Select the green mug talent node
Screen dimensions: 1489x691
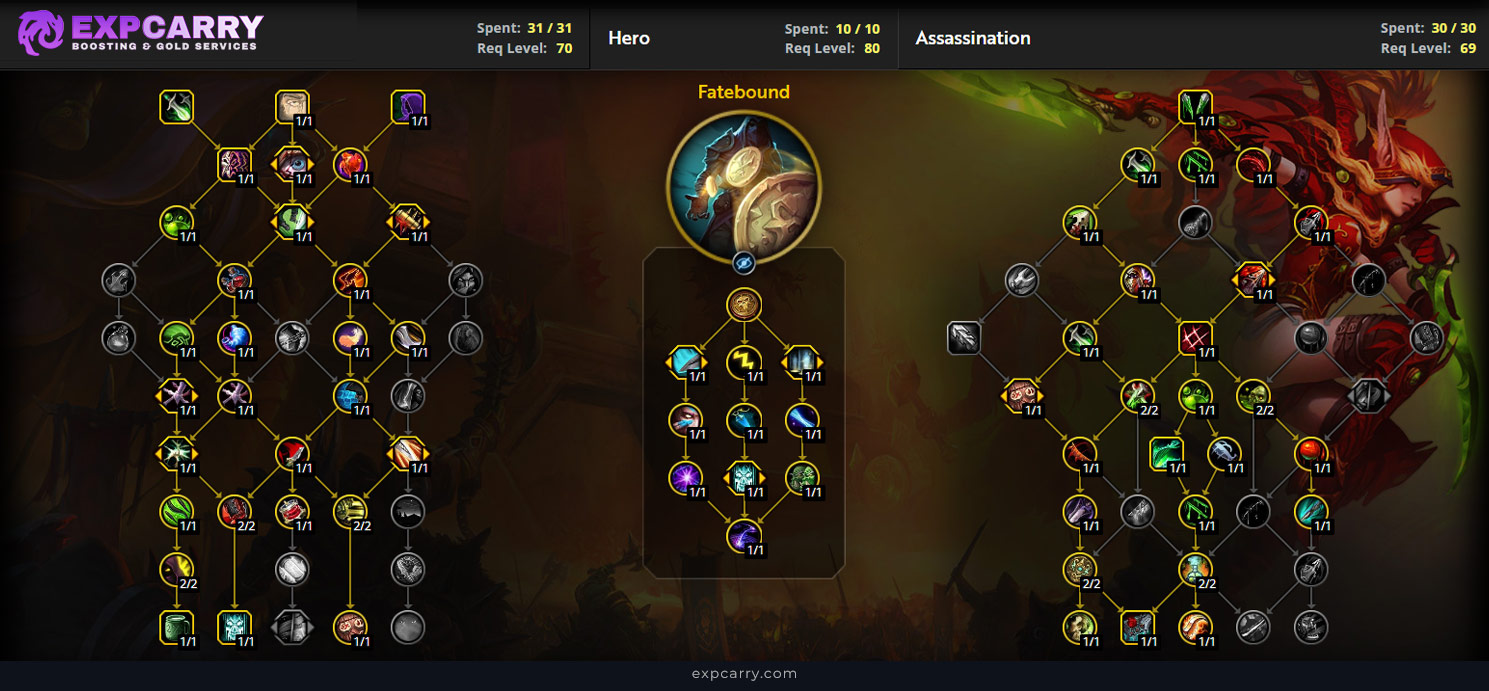pyautogui.click(x=176, y=627)
